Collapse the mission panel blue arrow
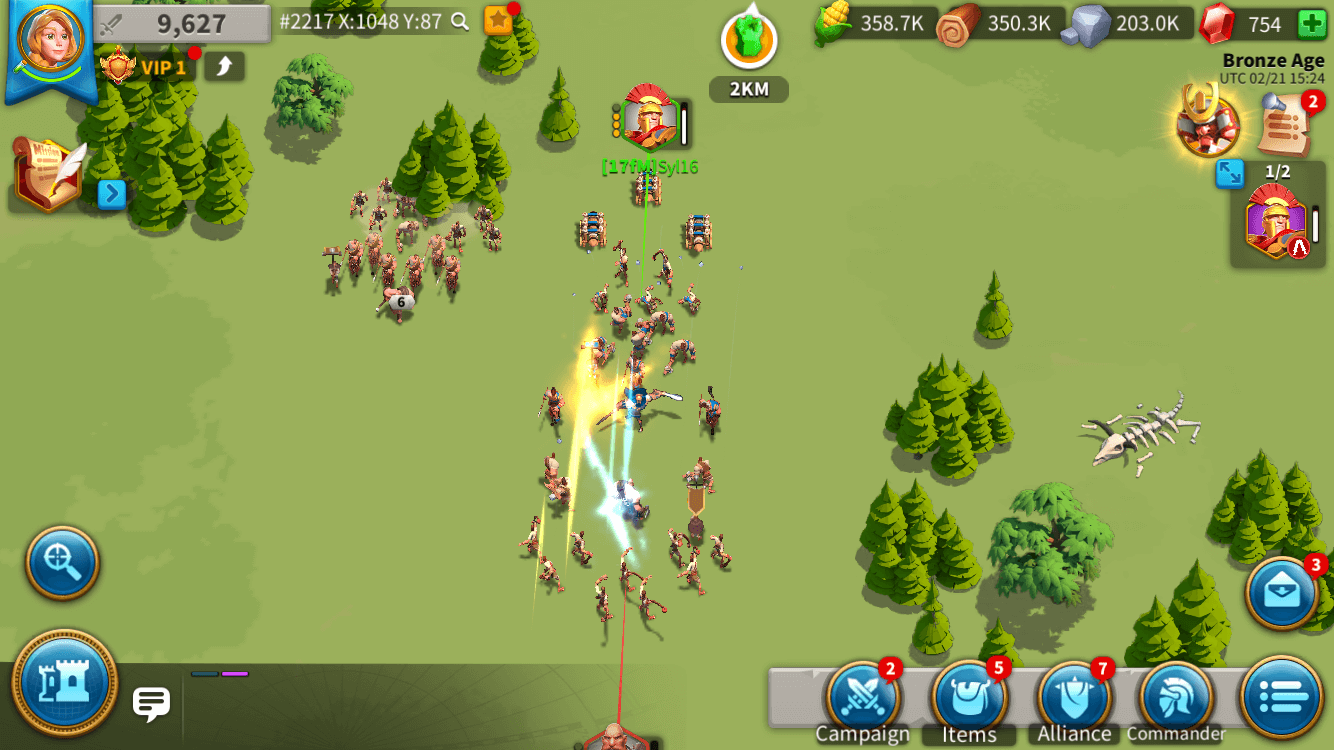1334x750 pixels. (x=113, y=196)
